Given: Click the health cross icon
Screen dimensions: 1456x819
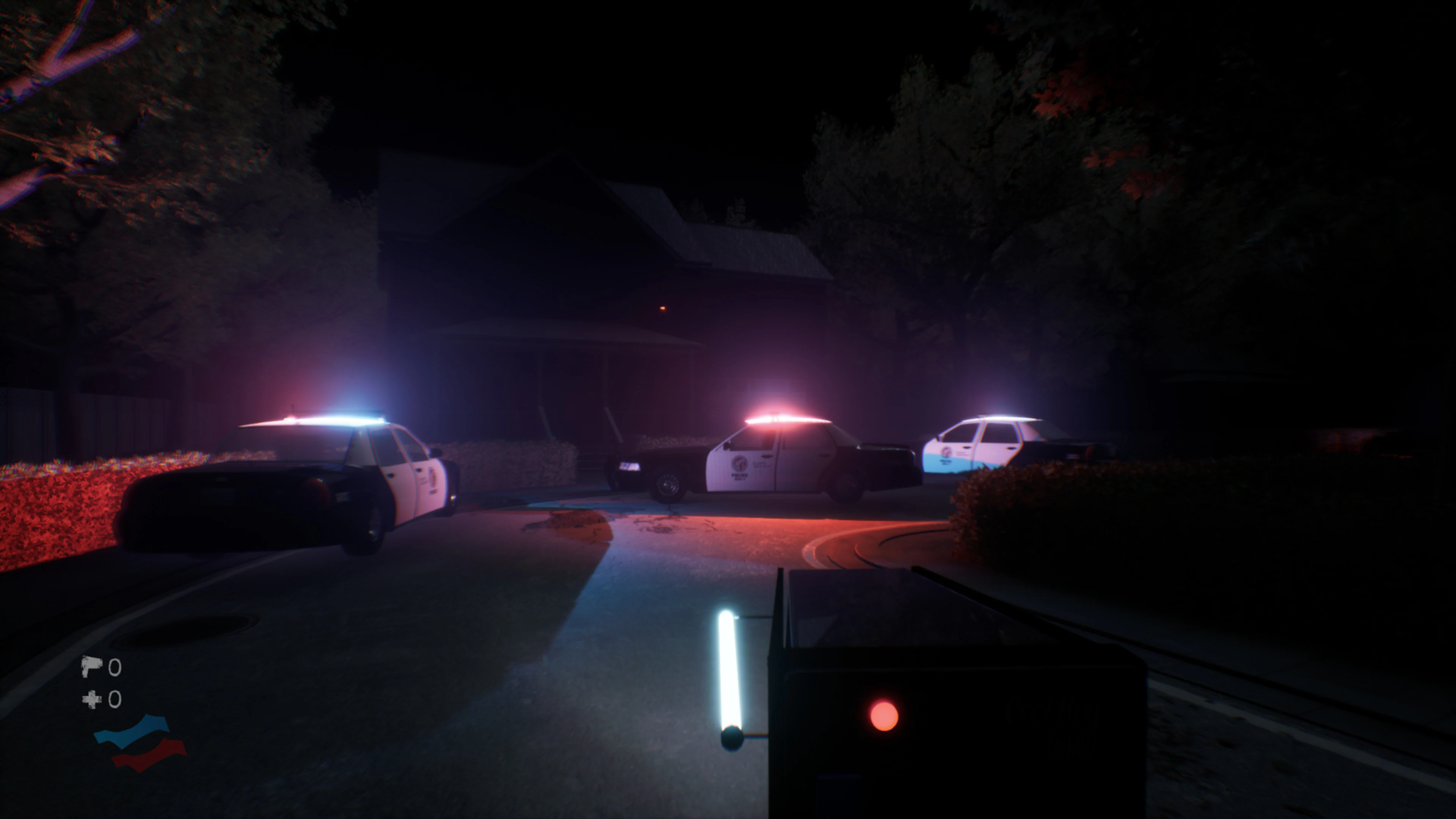Looking at the screenshot, I should (91, 700).
